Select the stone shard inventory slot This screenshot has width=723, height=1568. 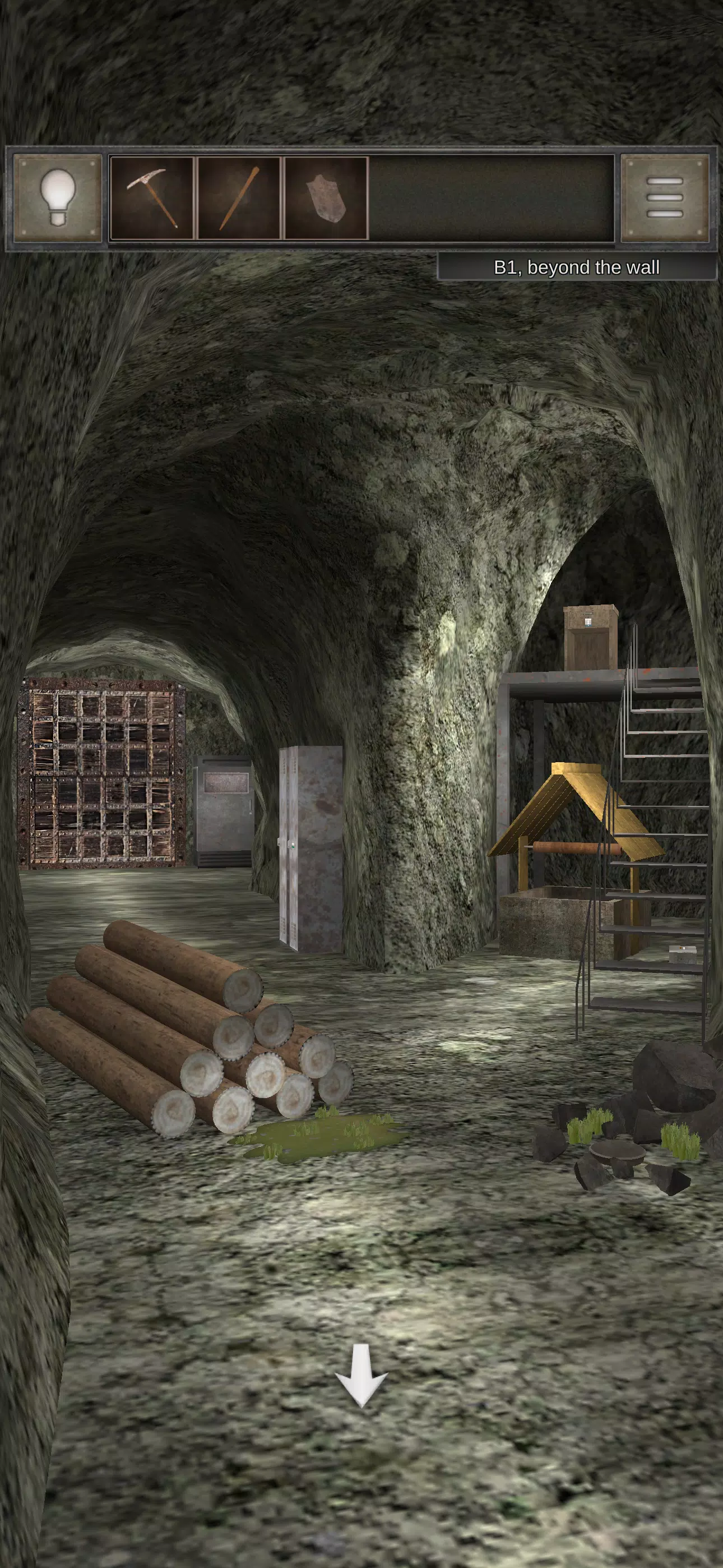click(326, 198)
